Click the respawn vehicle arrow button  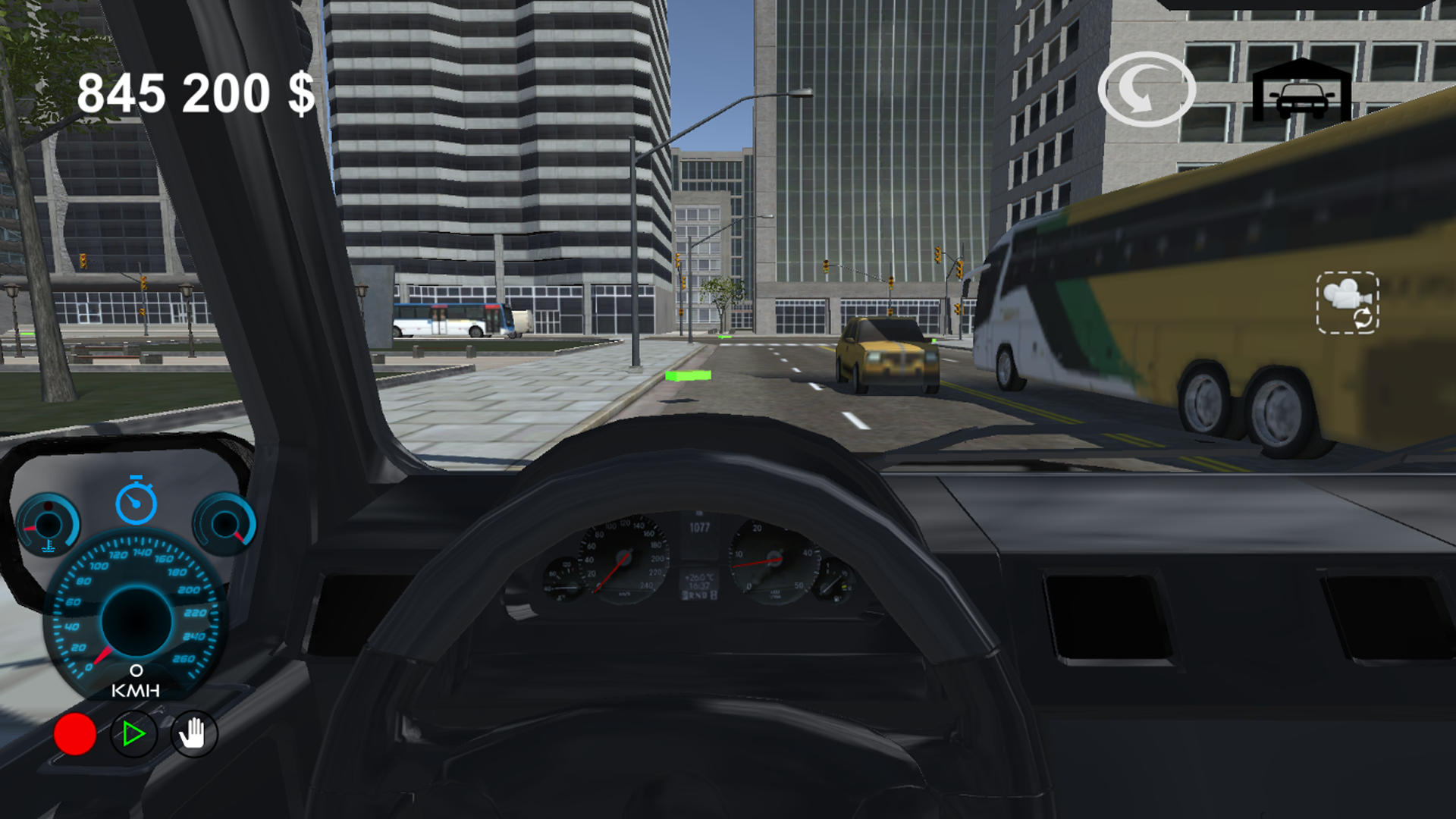click(1145, 90)
